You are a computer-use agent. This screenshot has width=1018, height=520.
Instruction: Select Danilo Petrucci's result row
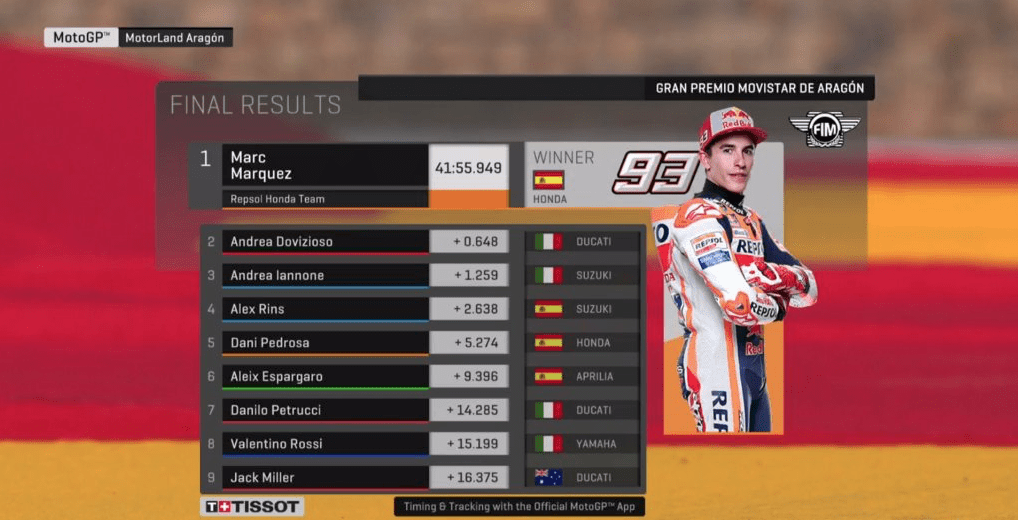[326, 410]
